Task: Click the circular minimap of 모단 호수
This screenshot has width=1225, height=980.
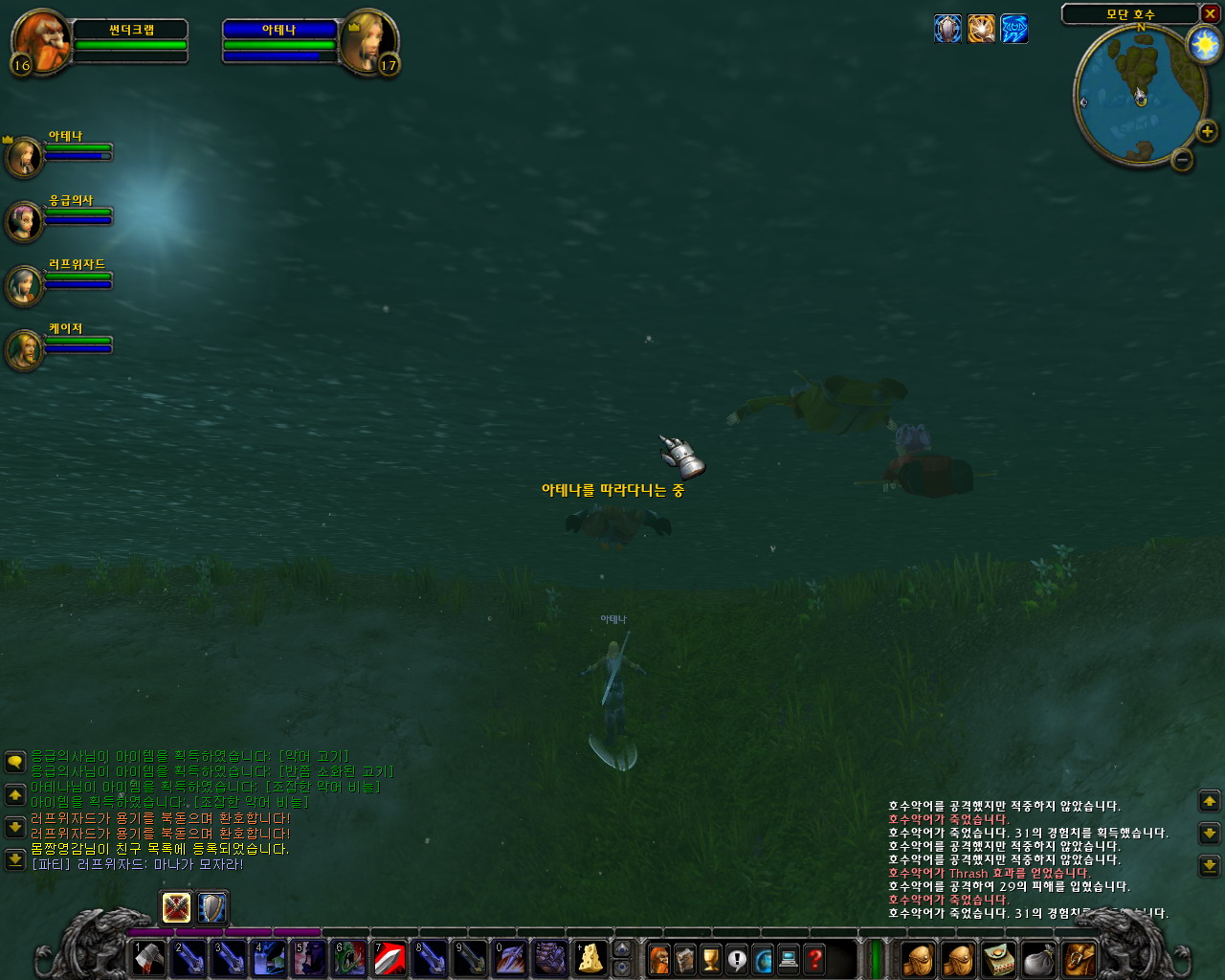Action: click(x=1138, y=95)
